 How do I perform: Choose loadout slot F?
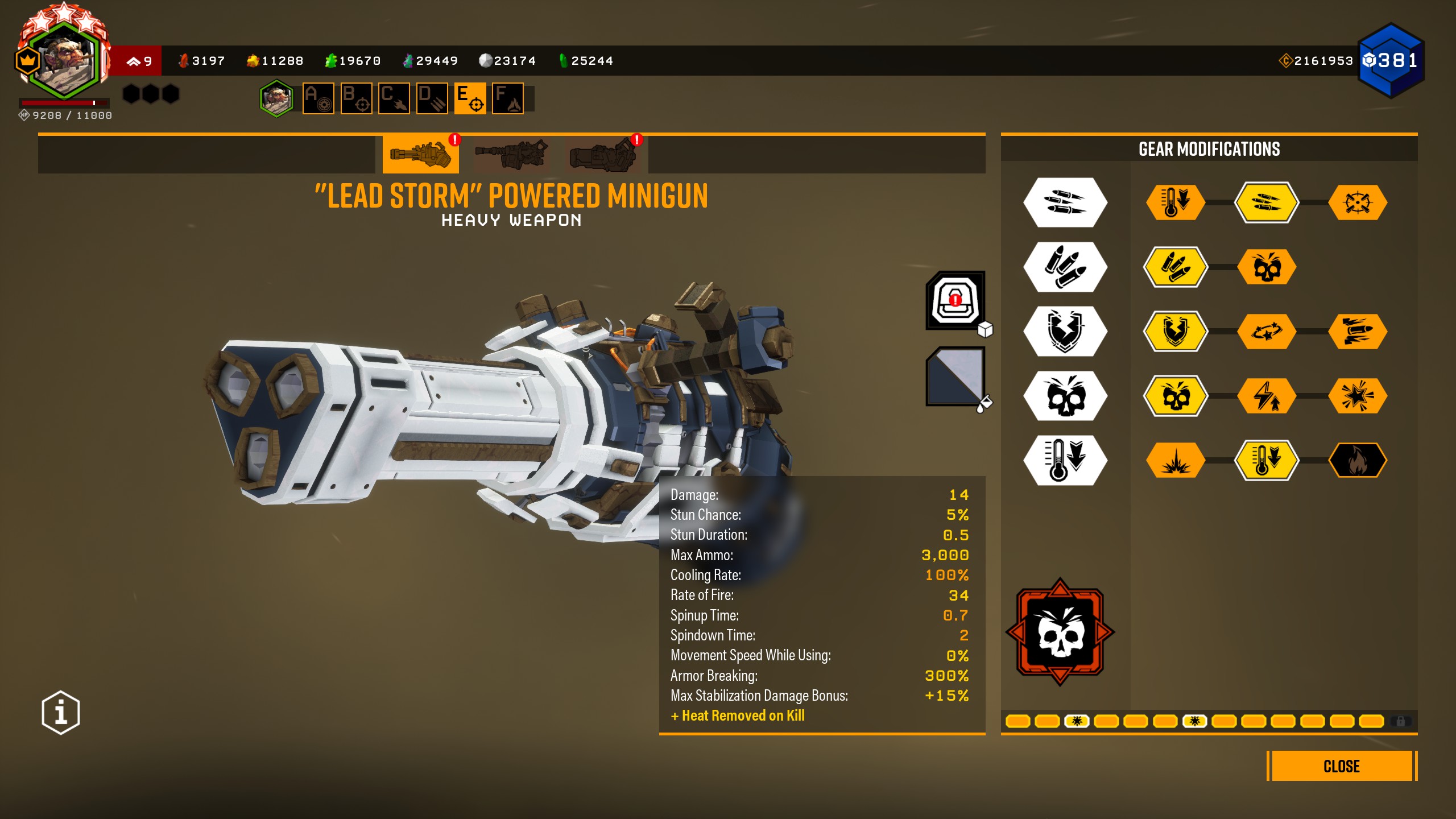[508, 98]
